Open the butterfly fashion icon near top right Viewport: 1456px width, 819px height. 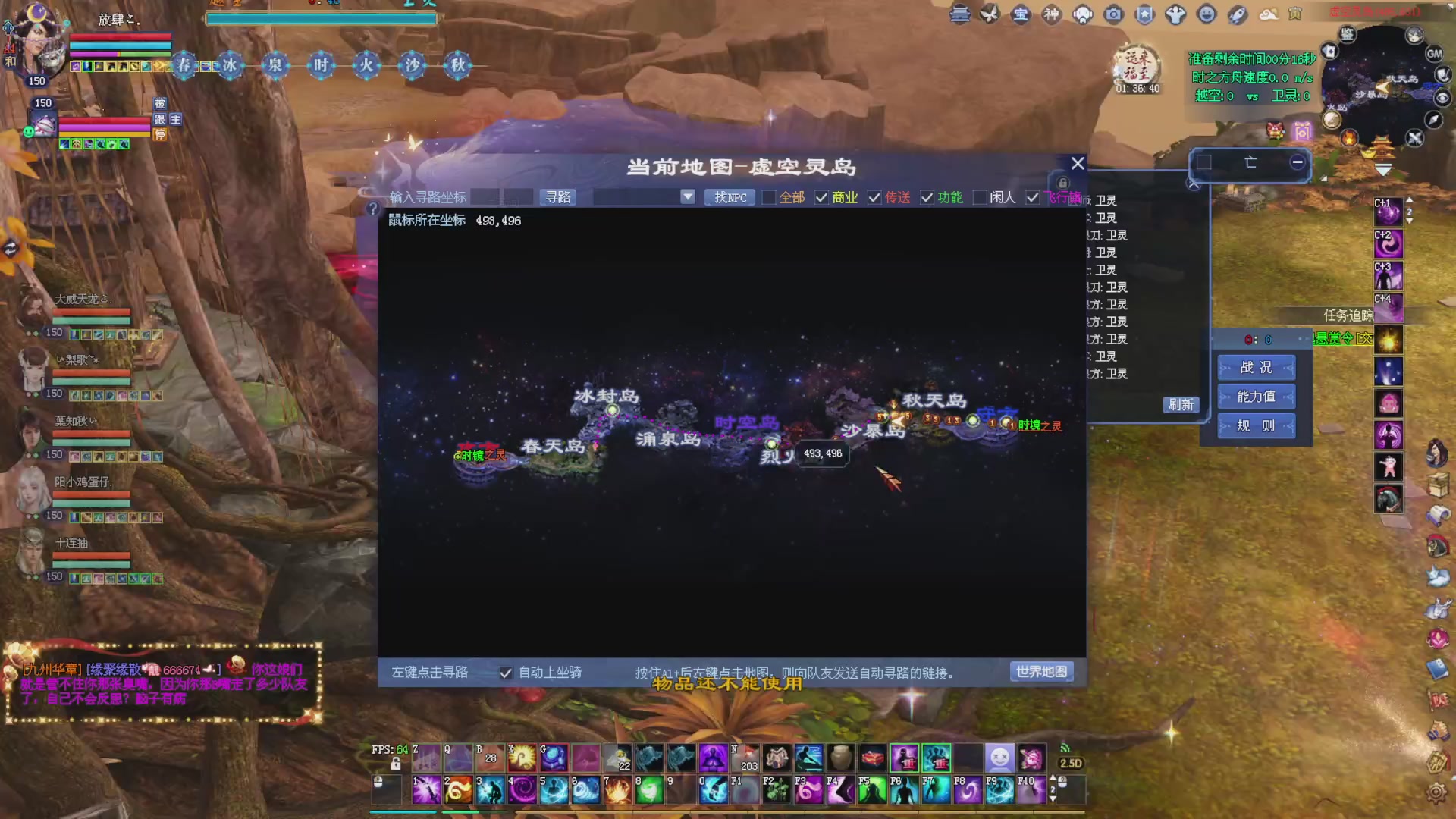[989, 14]
